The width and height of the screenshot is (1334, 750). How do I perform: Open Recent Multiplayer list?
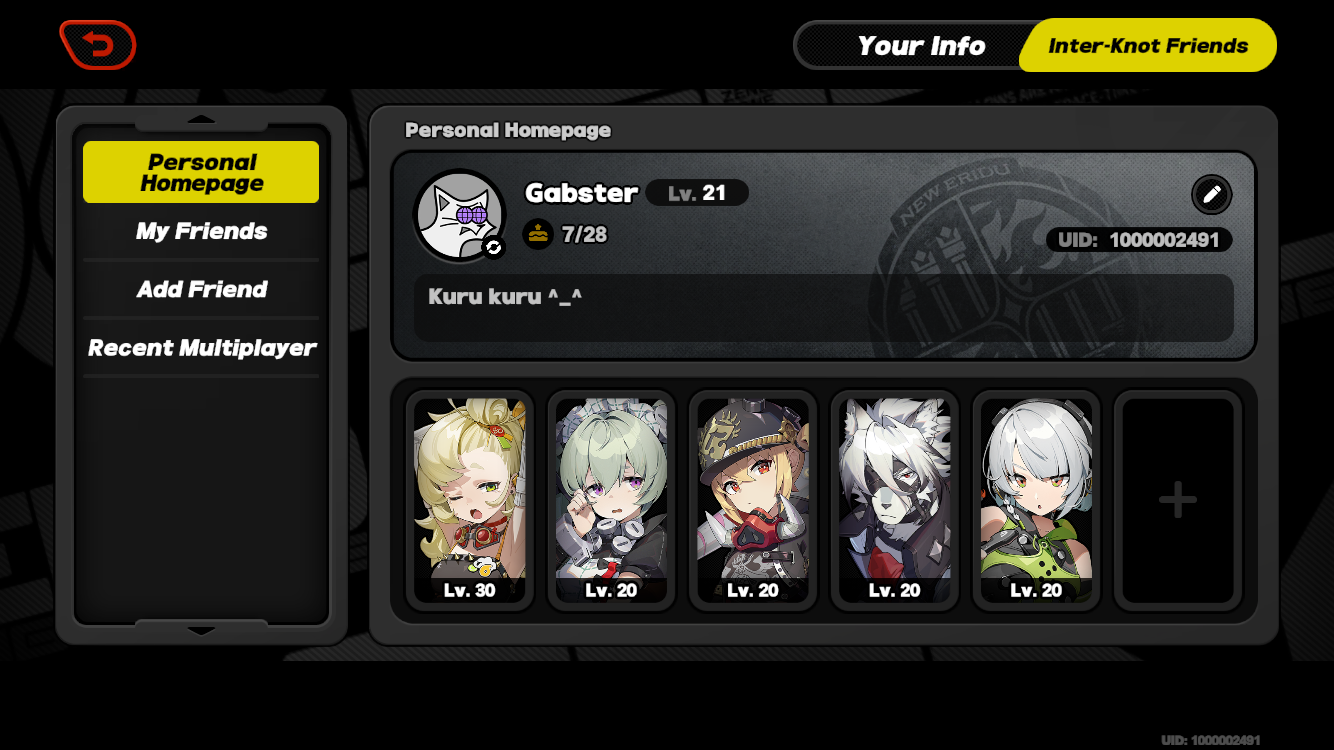(x=201, y=347)
